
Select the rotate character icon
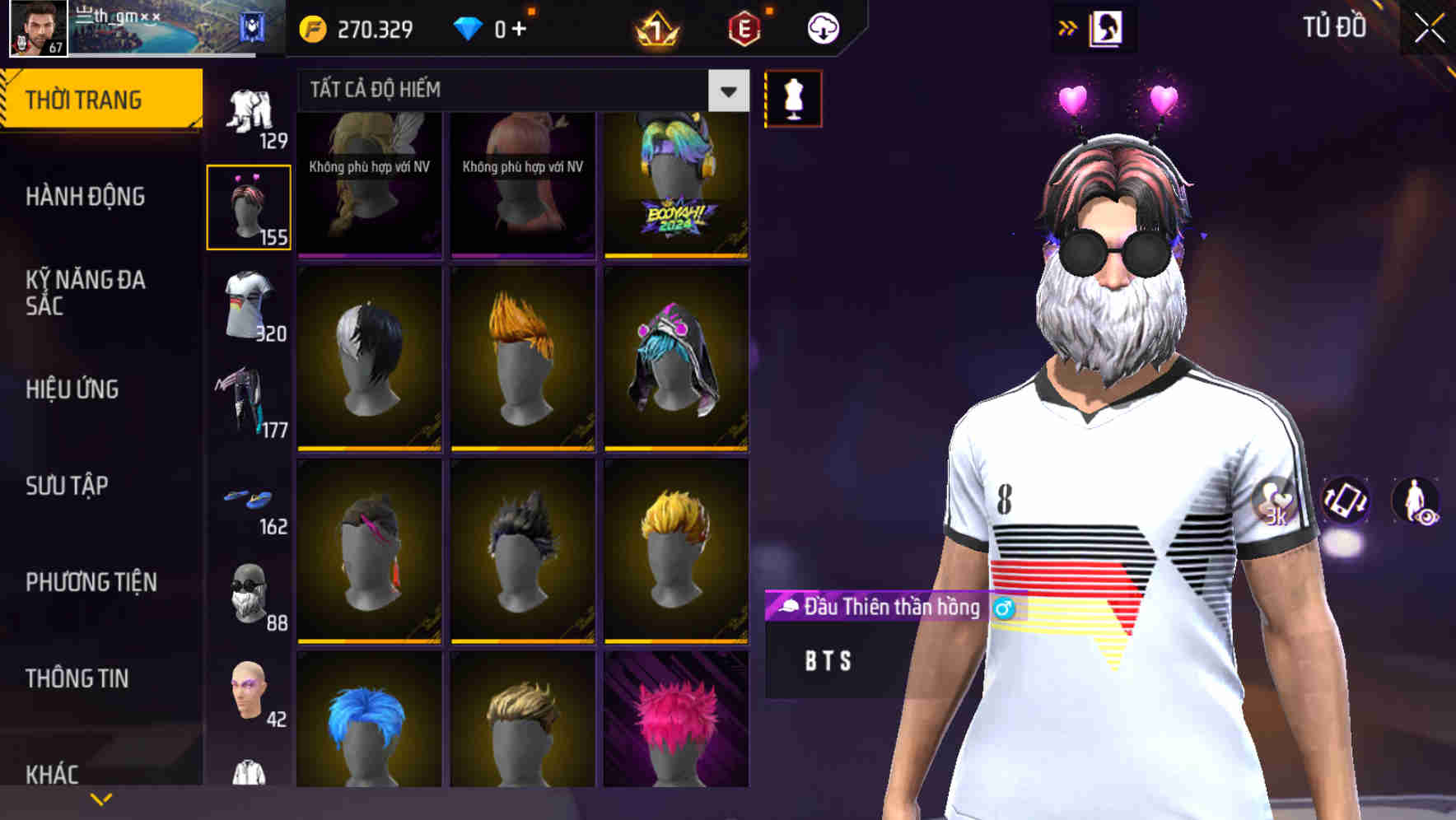pos(1346,502)
